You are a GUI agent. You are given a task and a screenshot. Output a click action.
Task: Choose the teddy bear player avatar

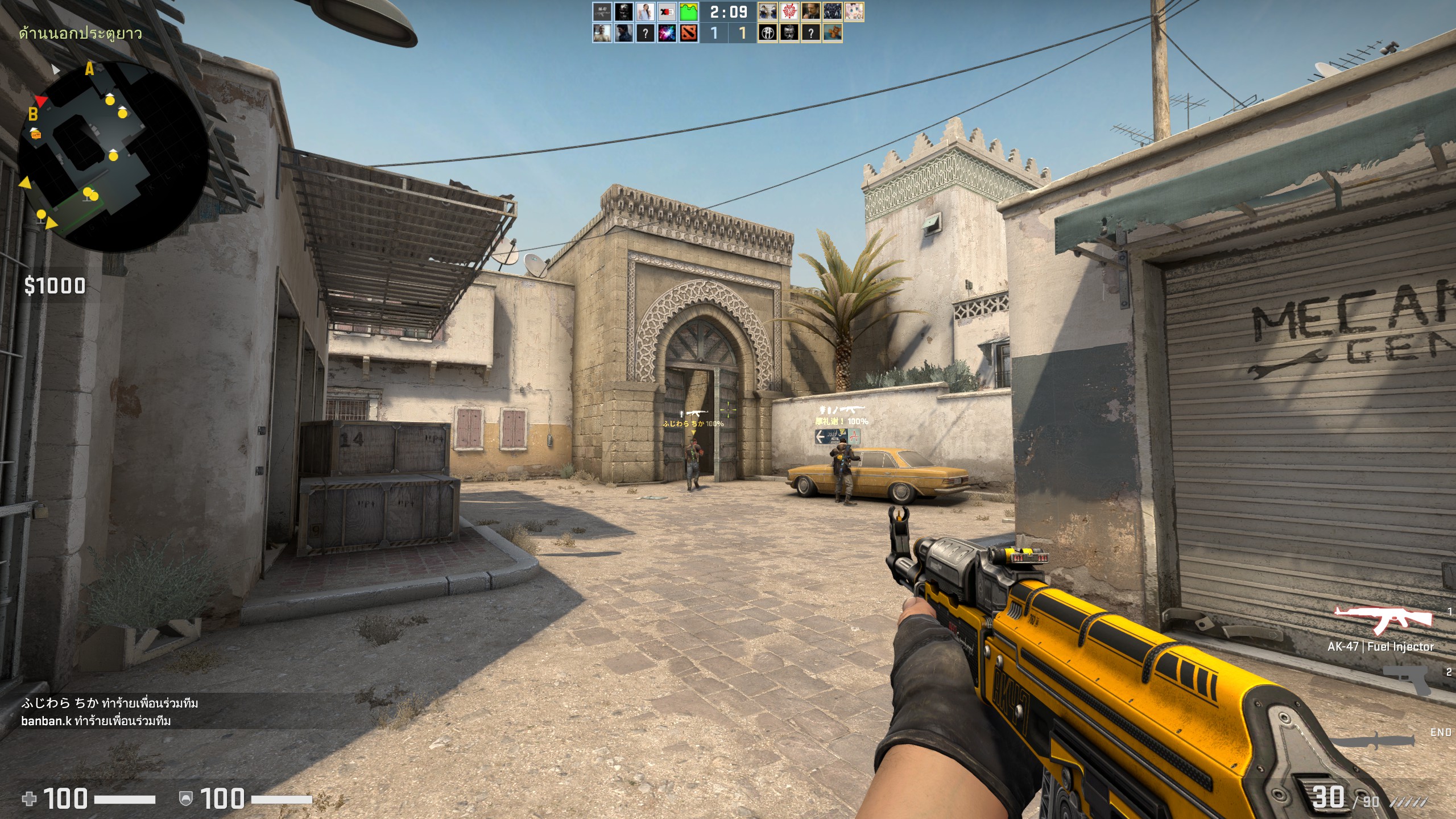pos(832,34)
